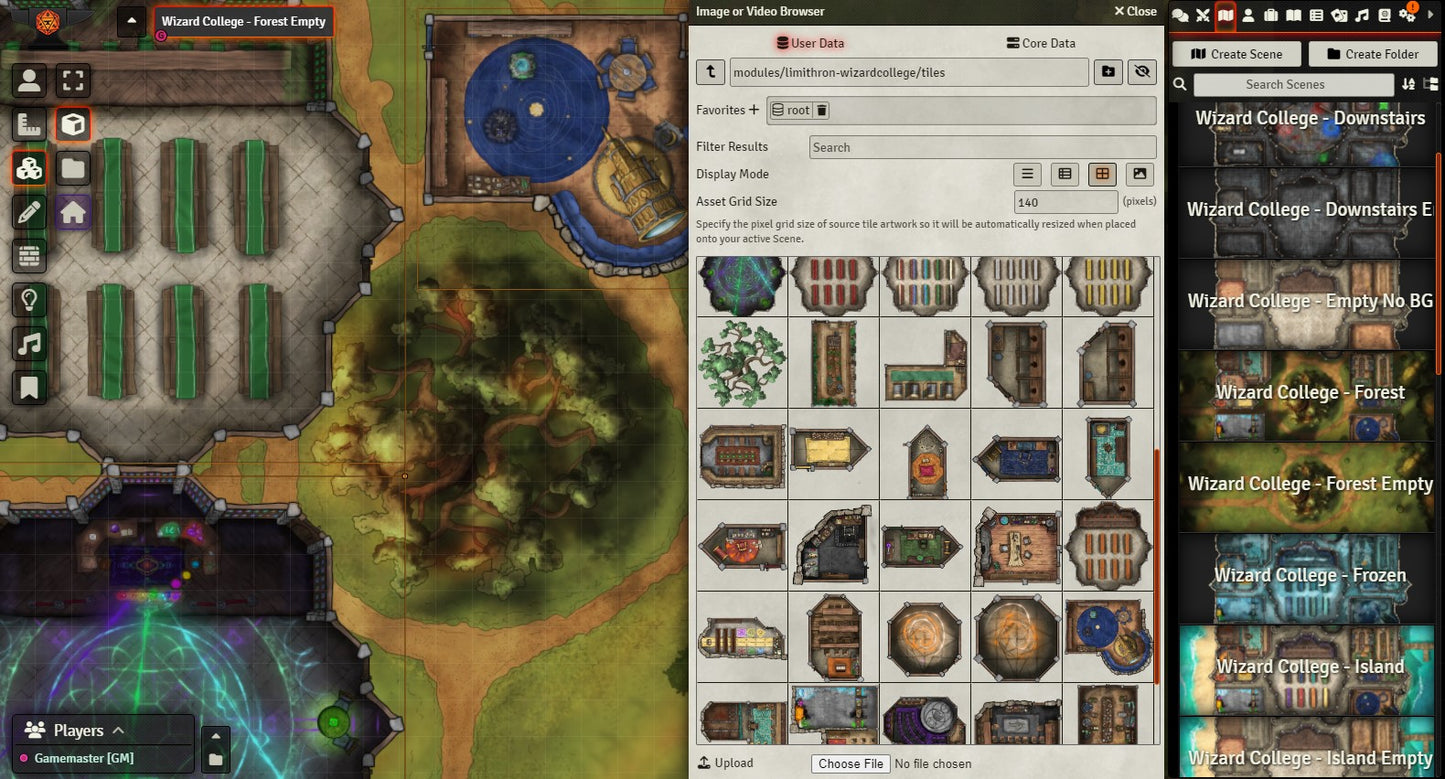Select the large thumbnails display mode
Viewport: 1445px width, 779px height.
(1139, 174)
